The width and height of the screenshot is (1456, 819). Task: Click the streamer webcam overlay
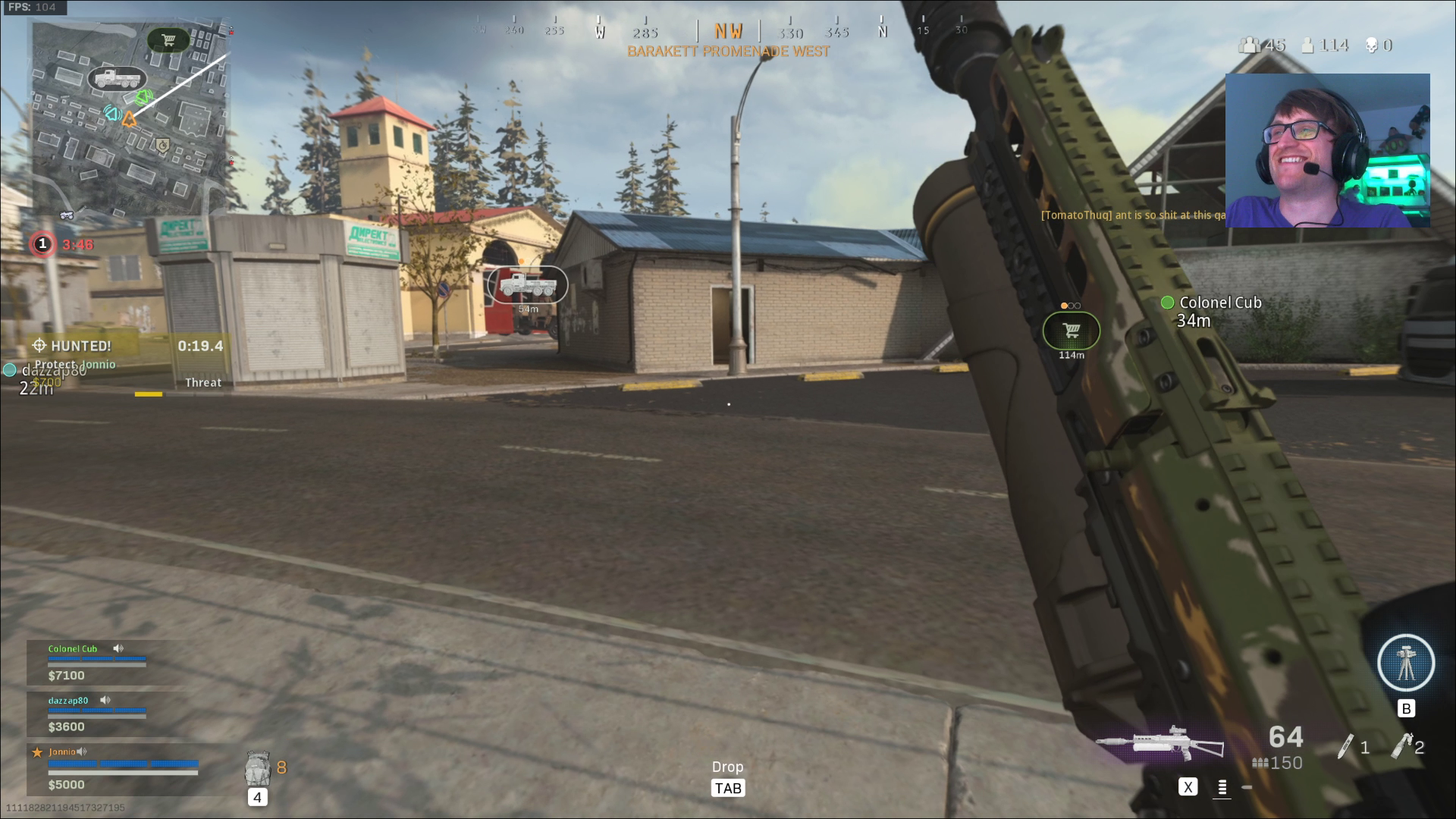click(x=1327, y=150)
